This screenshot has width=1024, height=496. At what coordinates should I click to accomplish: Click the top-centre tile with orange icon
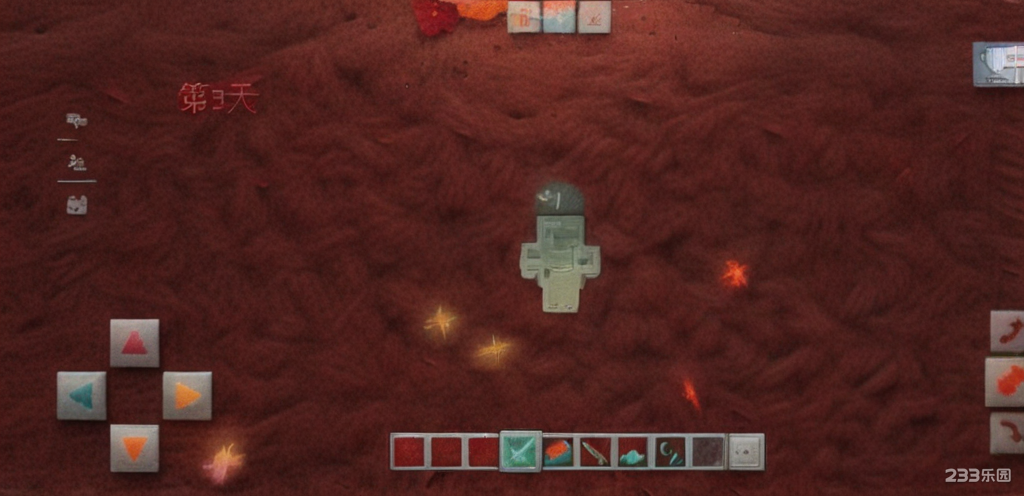(x=524, y=16)
